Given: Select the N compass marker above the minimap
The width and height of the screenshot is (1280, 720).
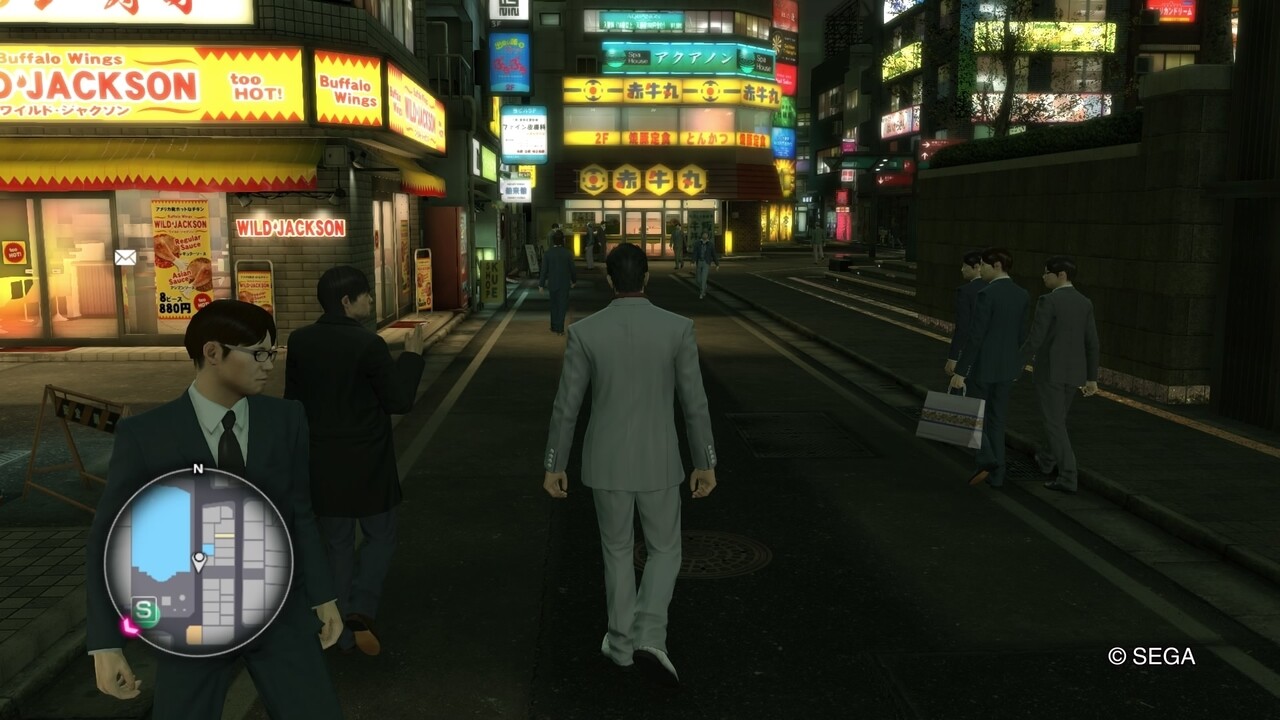Looking at the screenshot, I should point(198,467).
